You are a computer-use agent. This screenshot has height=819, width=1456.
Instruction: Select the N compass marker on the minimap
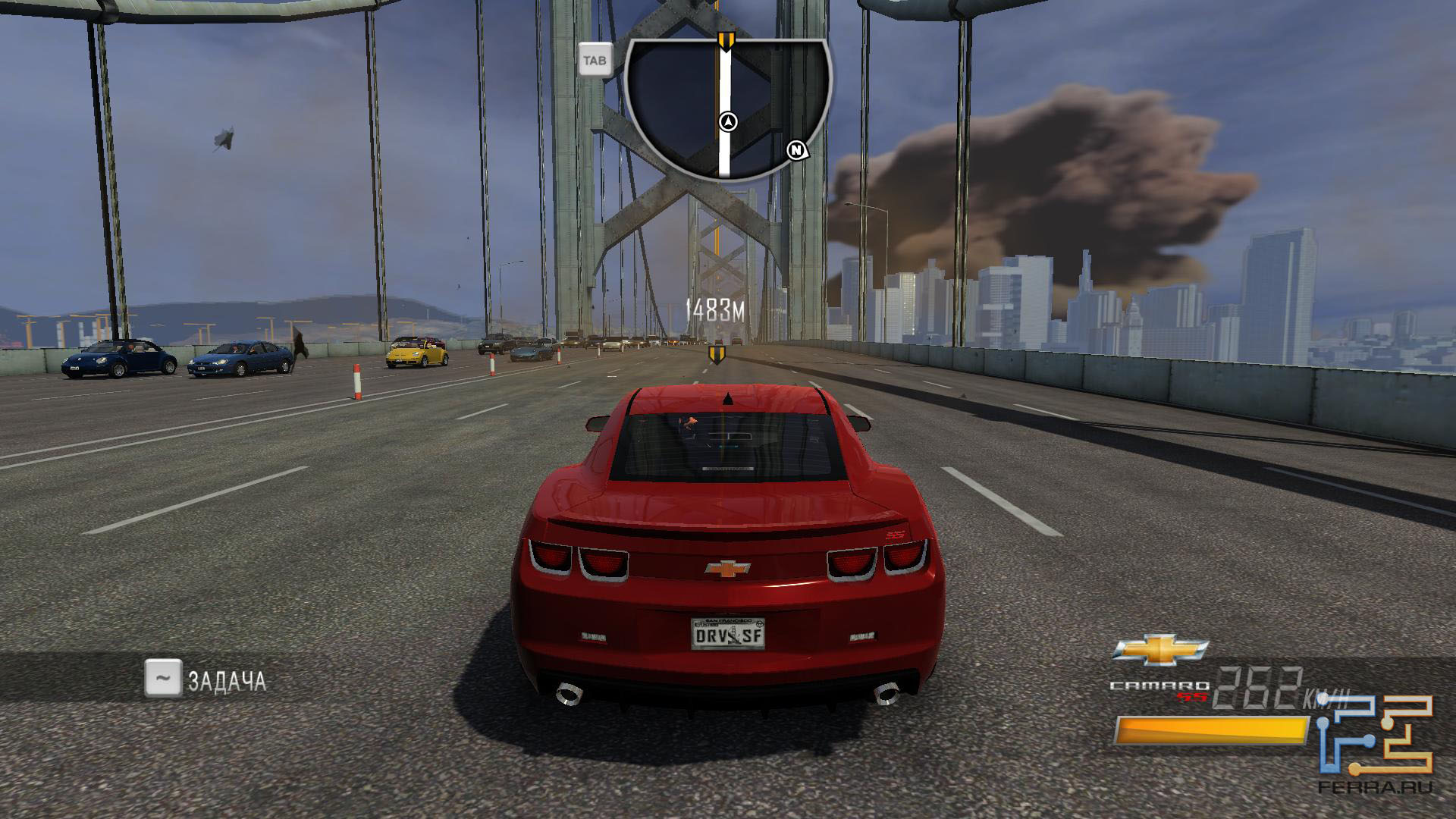point(796,150)
